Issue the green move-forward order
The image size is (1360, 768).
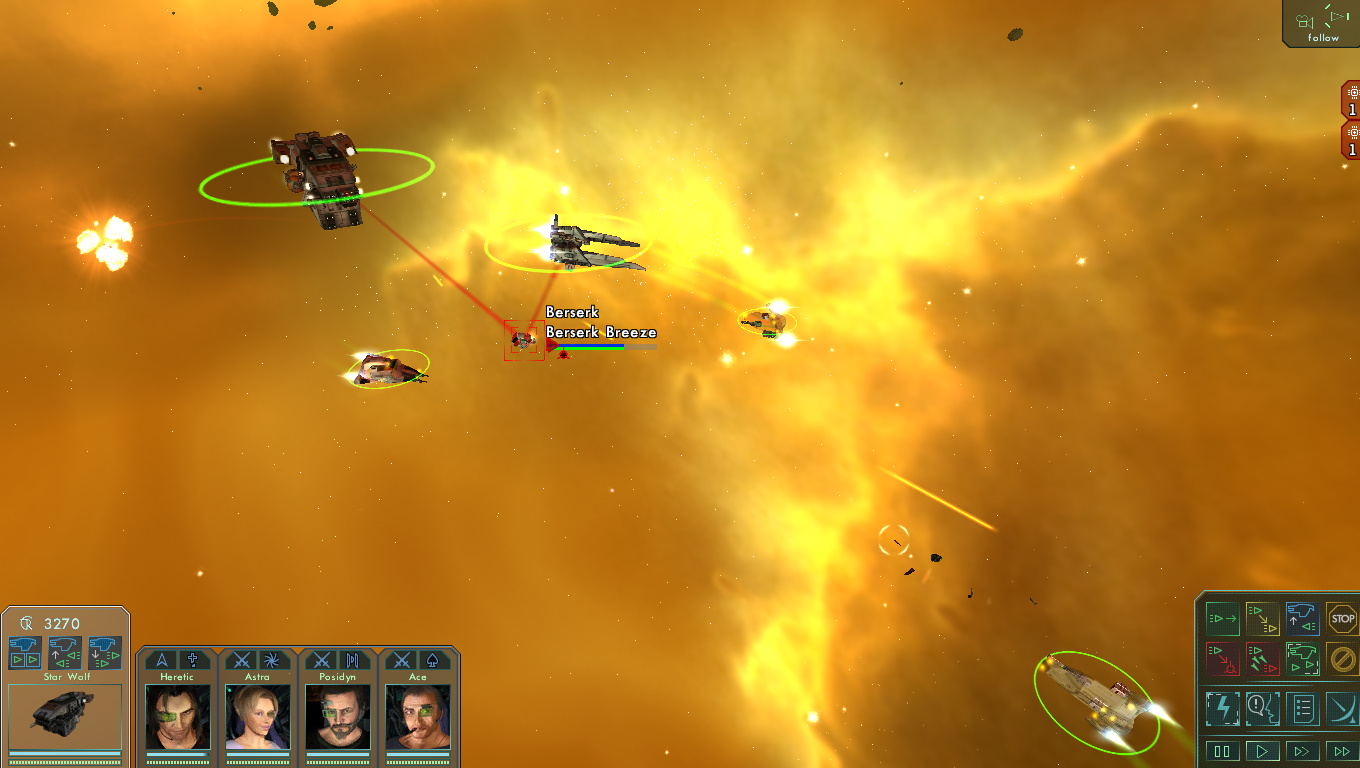click(x=1222, y=619)
